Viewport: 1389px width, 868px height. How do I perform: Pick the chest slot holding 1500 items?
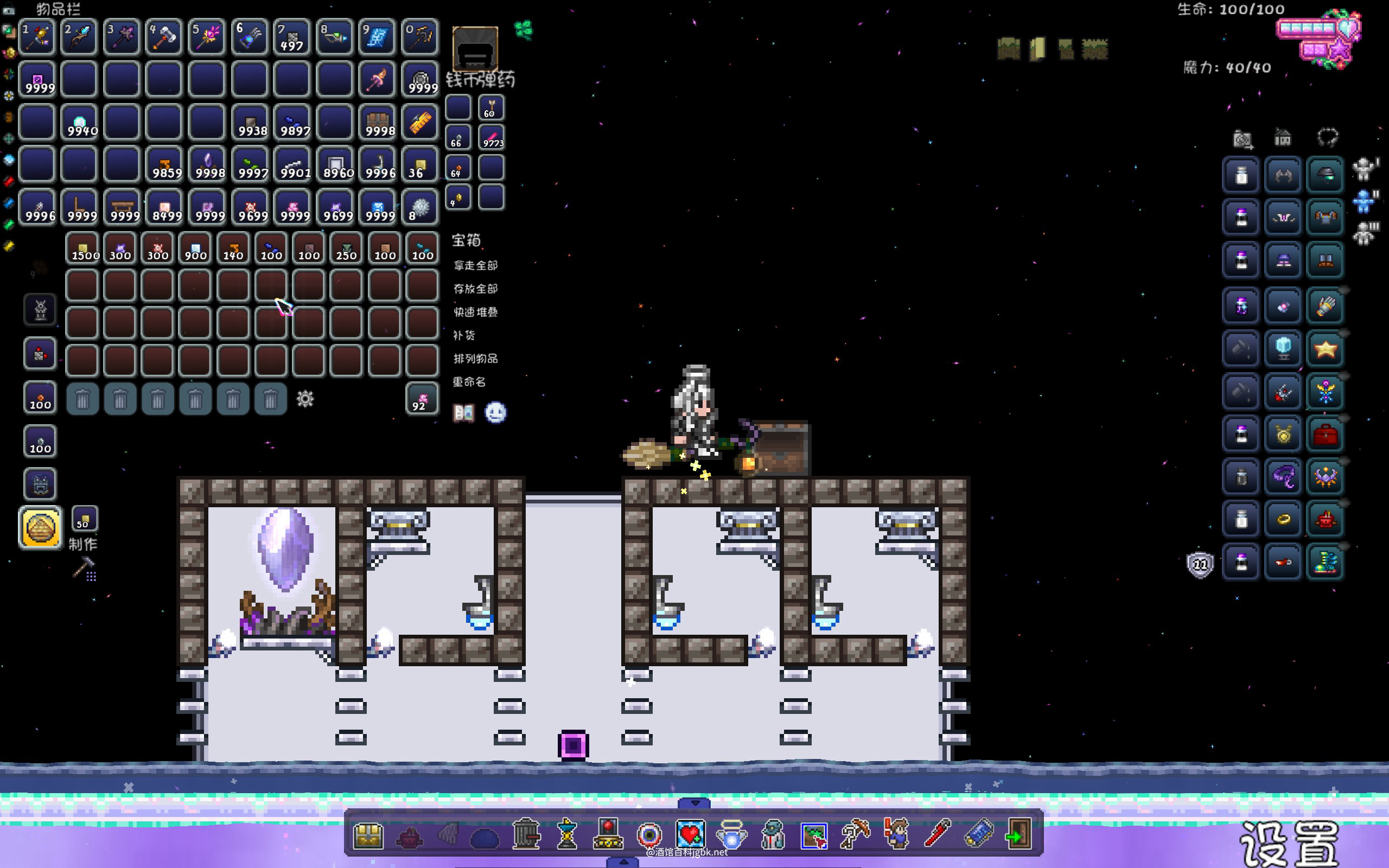click(84, 249)
